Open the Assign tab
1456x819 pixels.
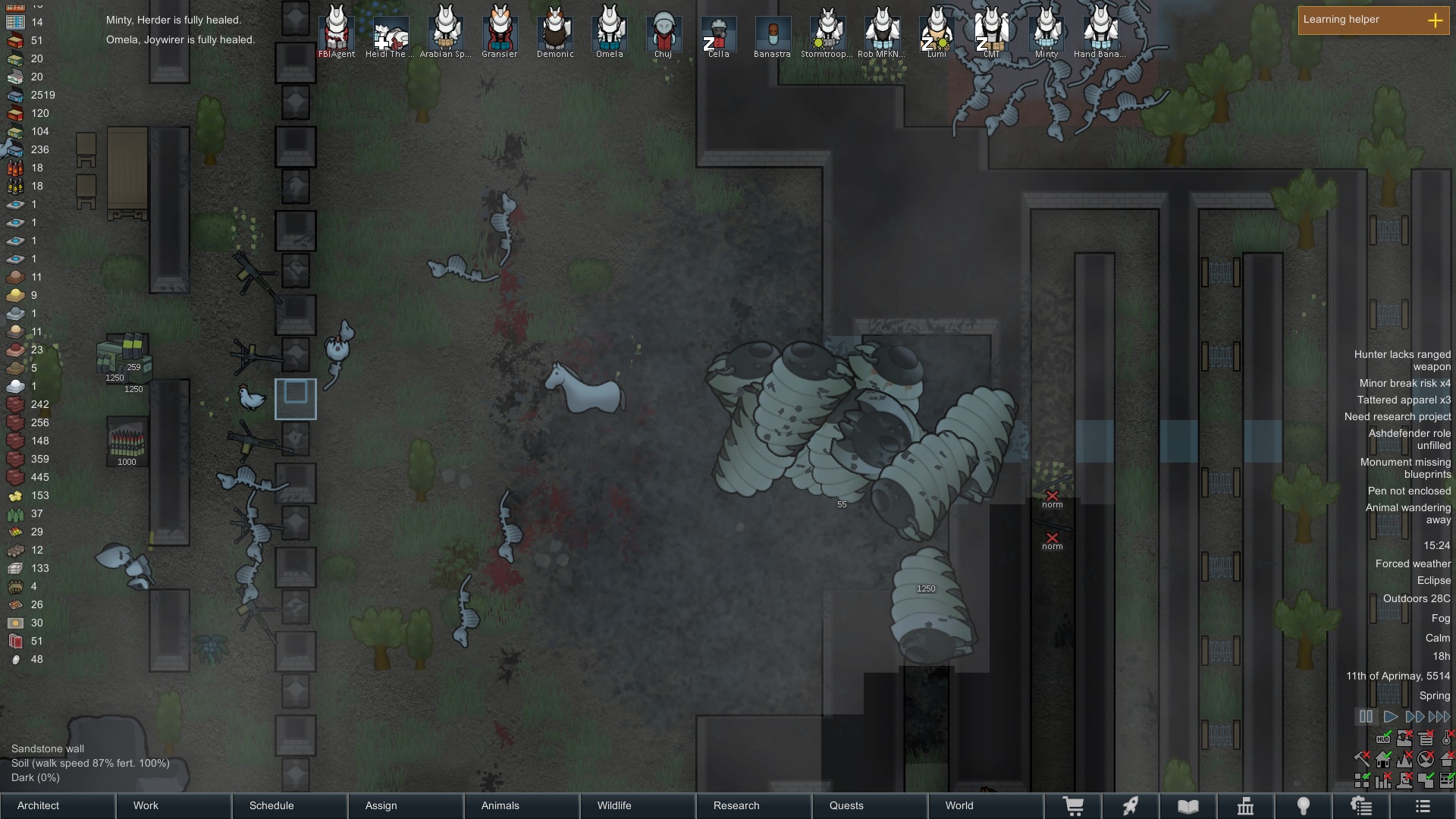point(406,805)
